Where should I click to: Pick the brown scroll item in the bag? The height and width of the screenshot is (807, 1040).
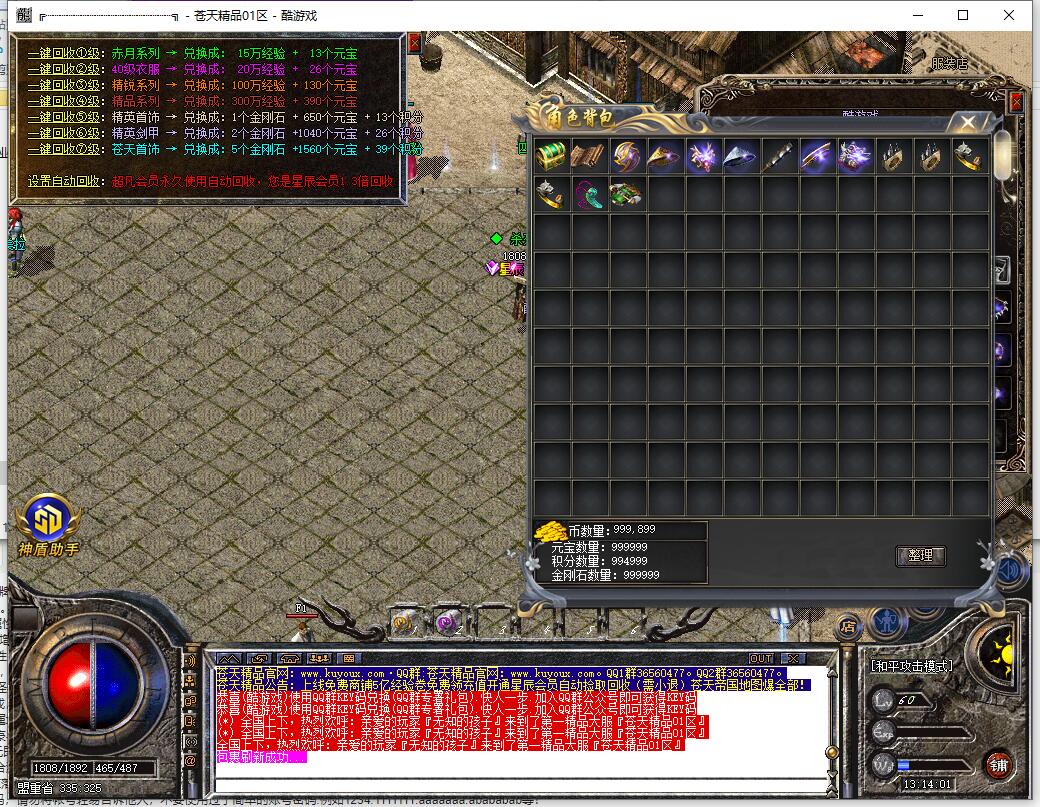(589, 156)
